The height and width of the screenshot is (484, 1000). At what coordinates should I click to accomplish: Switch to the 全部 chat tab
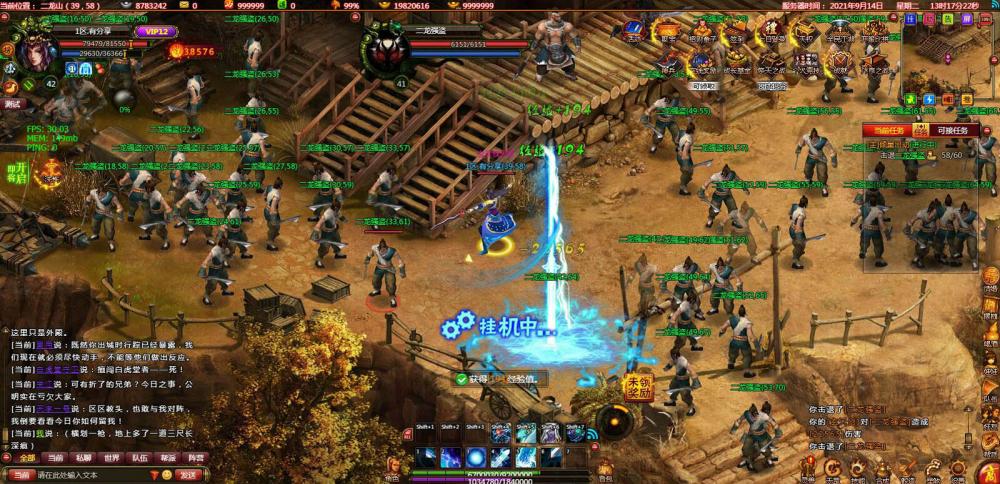pos(26,458)
